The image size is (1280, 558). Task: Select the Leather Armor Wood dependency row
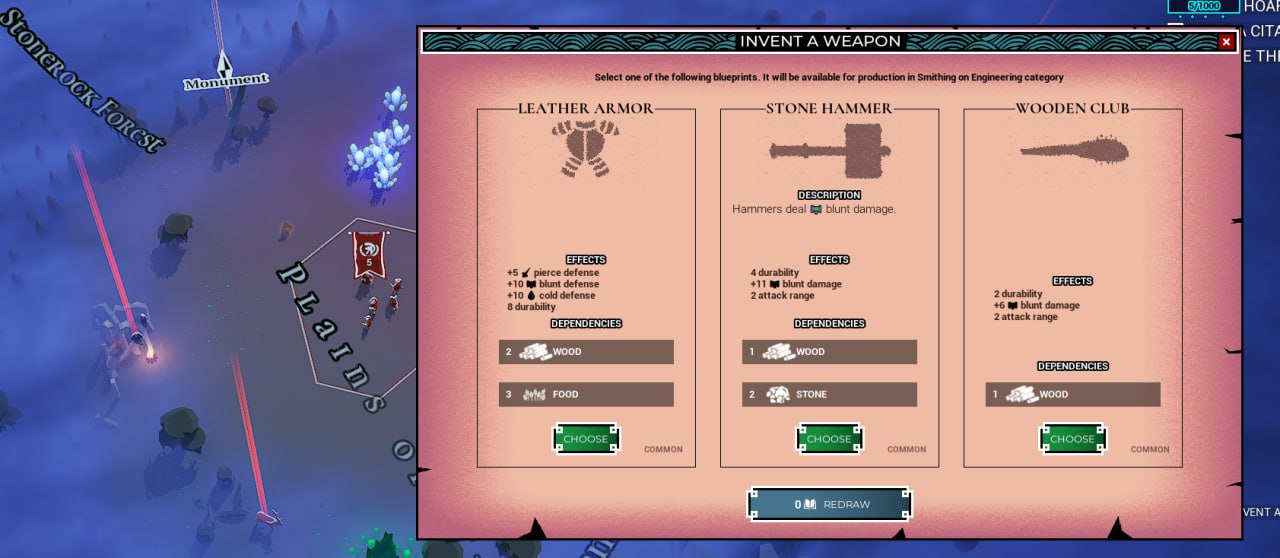tap(586, 352)
